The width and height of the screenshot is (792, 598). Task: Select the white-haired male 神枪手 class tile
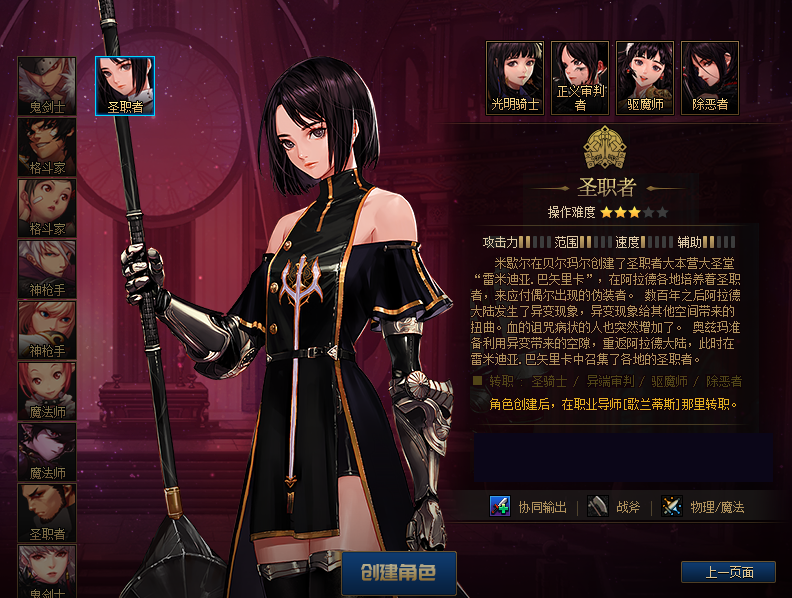coord(47,268)
